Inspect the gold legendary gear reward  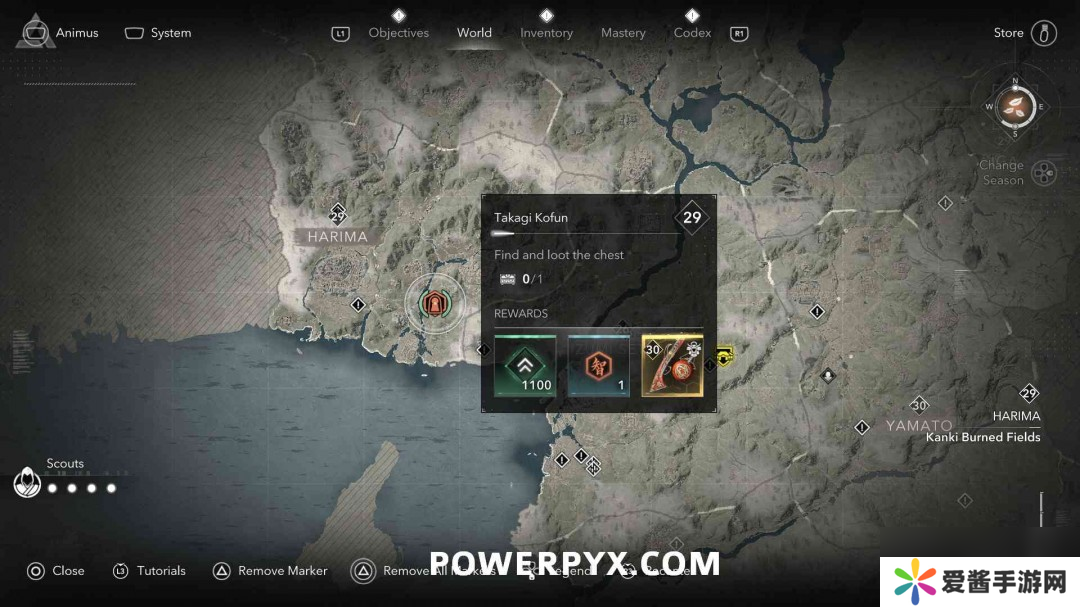672,365
